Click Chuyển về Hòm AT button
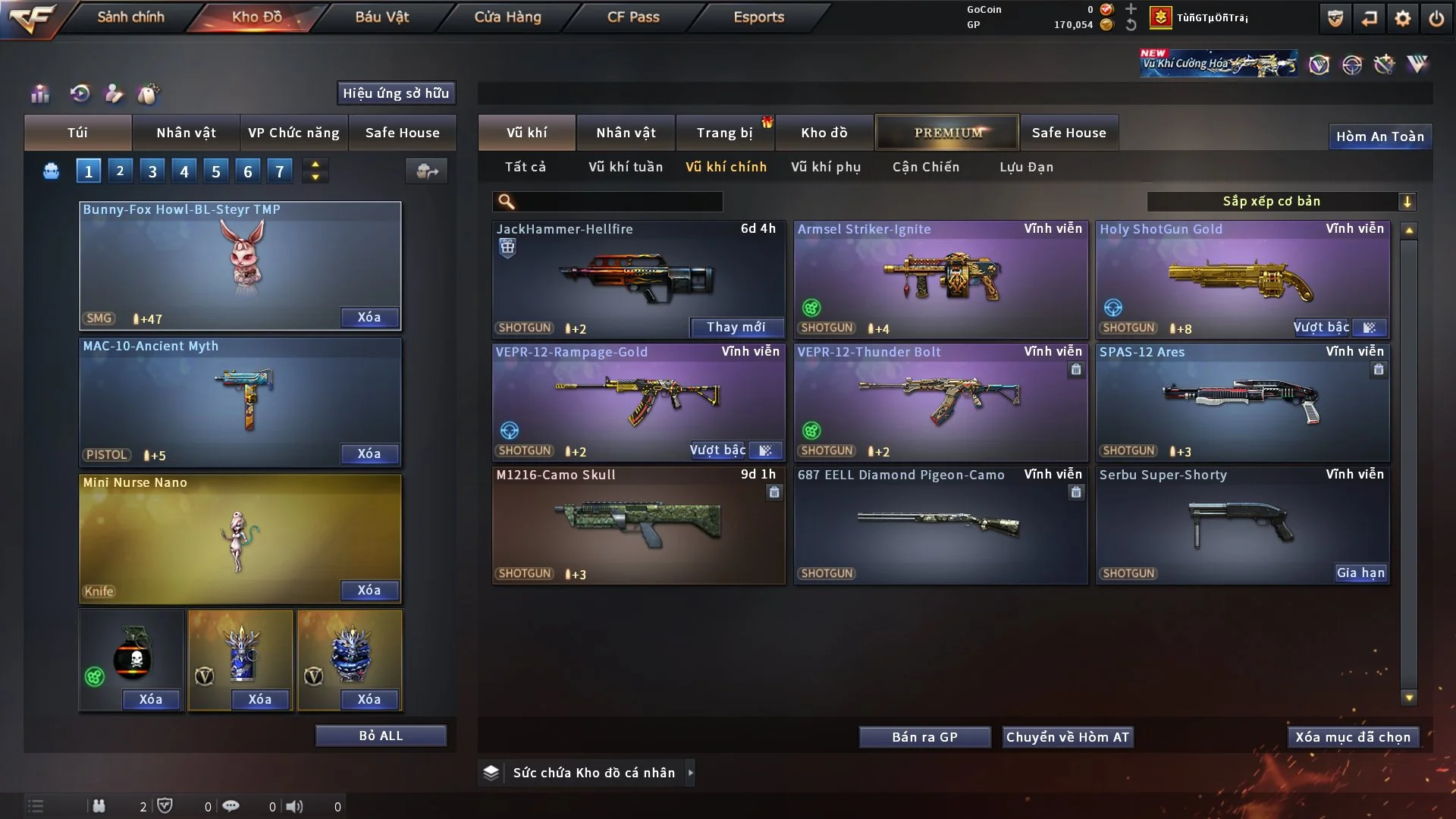Screen dimensions: 1456x819 point(1067,737)
